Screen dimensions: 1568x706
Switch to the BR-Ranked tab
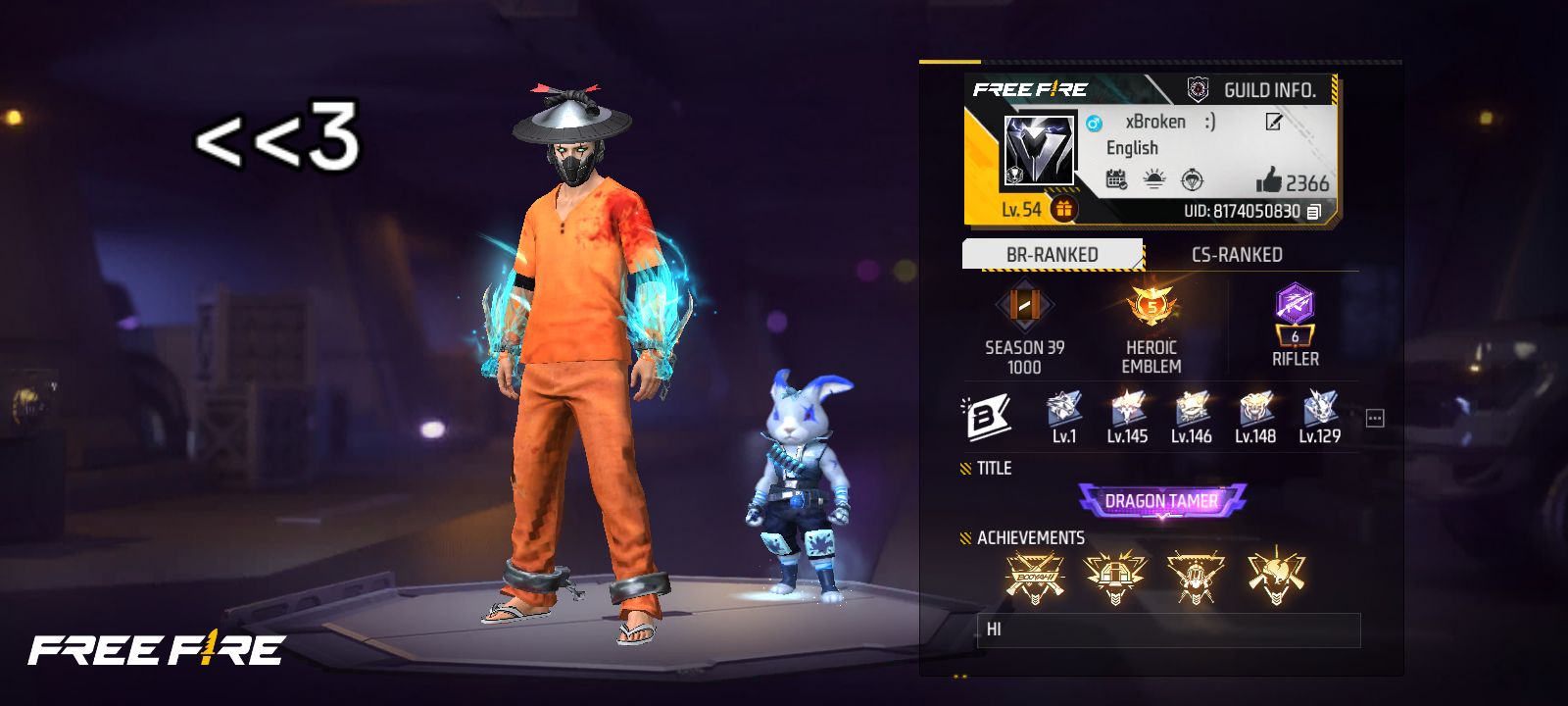1052,255
